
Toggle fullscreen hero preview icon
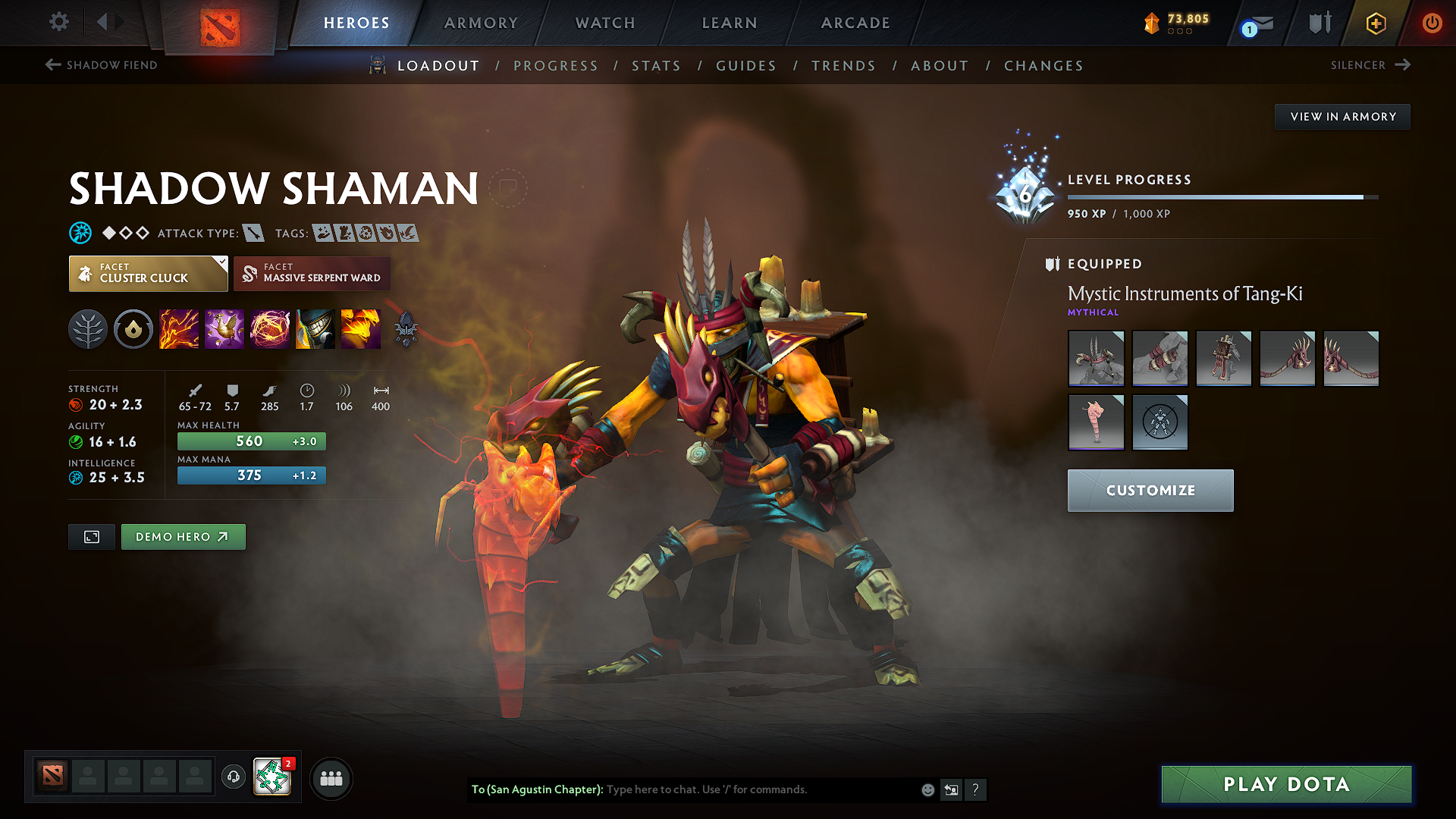coord(91,536)
